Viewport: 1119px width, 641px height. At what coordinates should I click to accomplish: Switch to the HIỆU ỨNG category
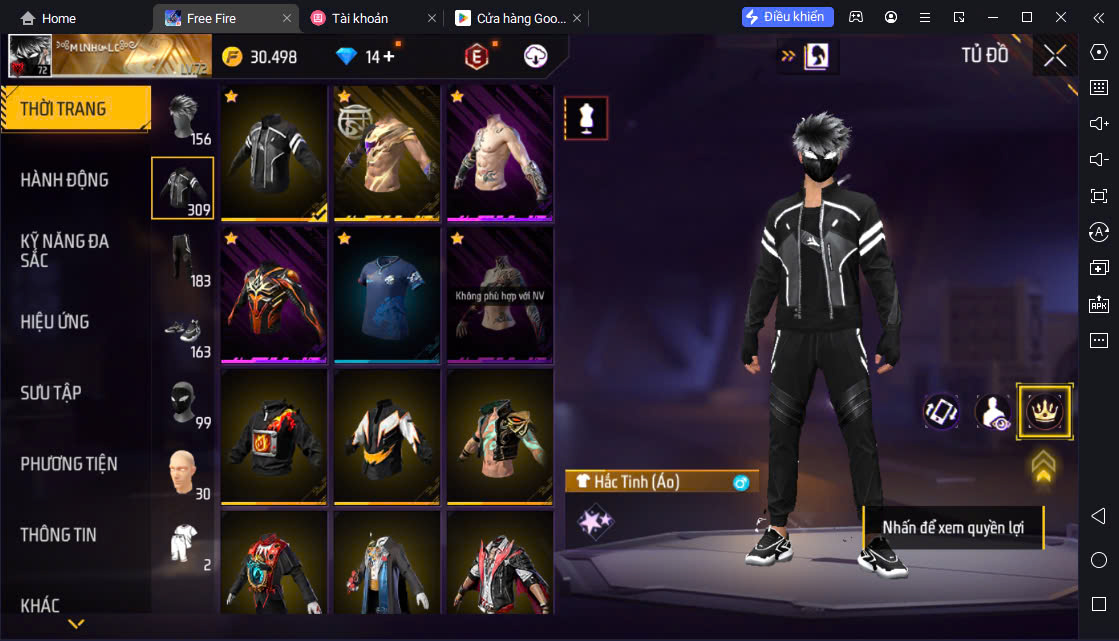pos(55,322)
